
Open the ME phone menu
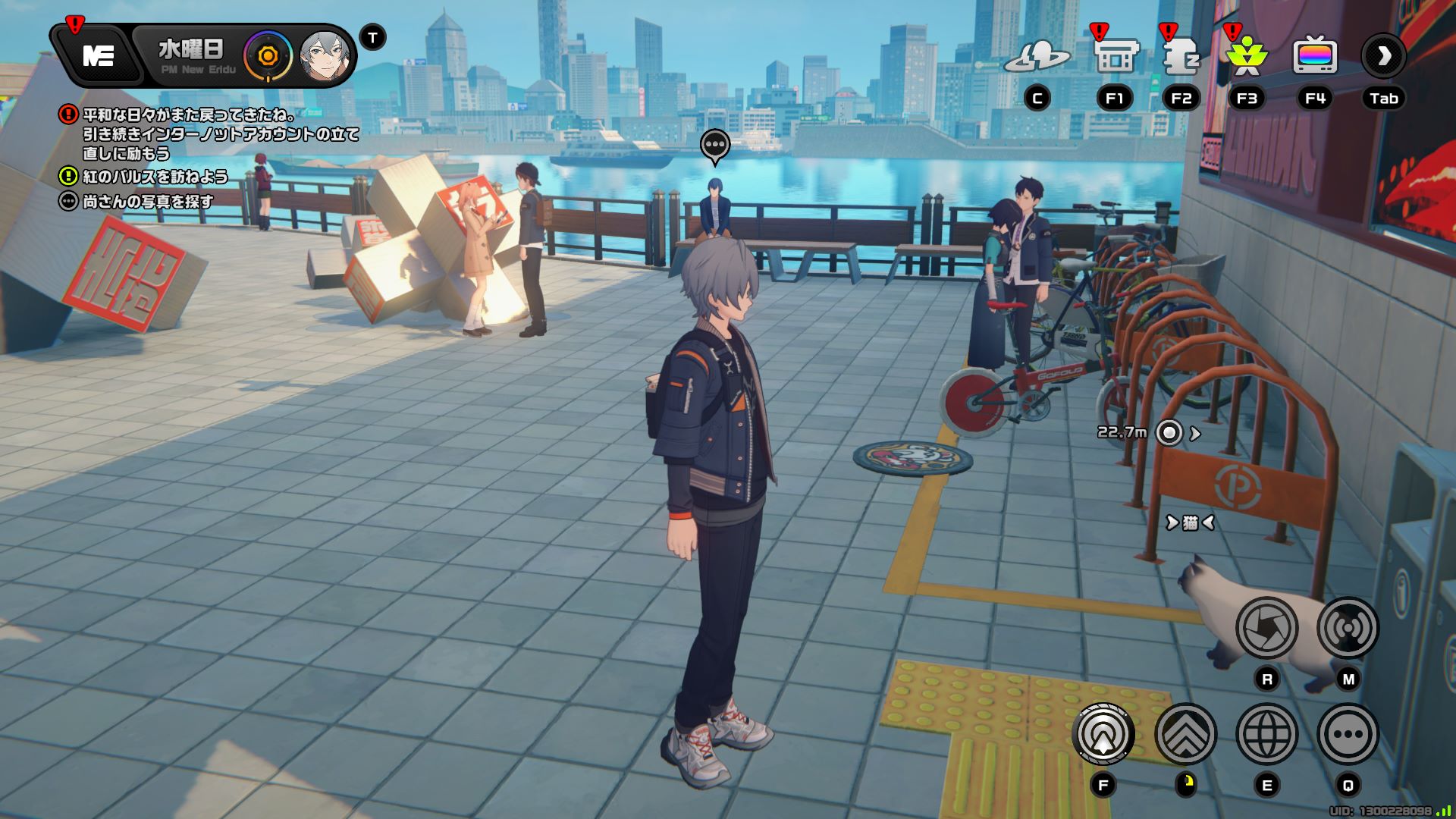click(x=98, y=55)
